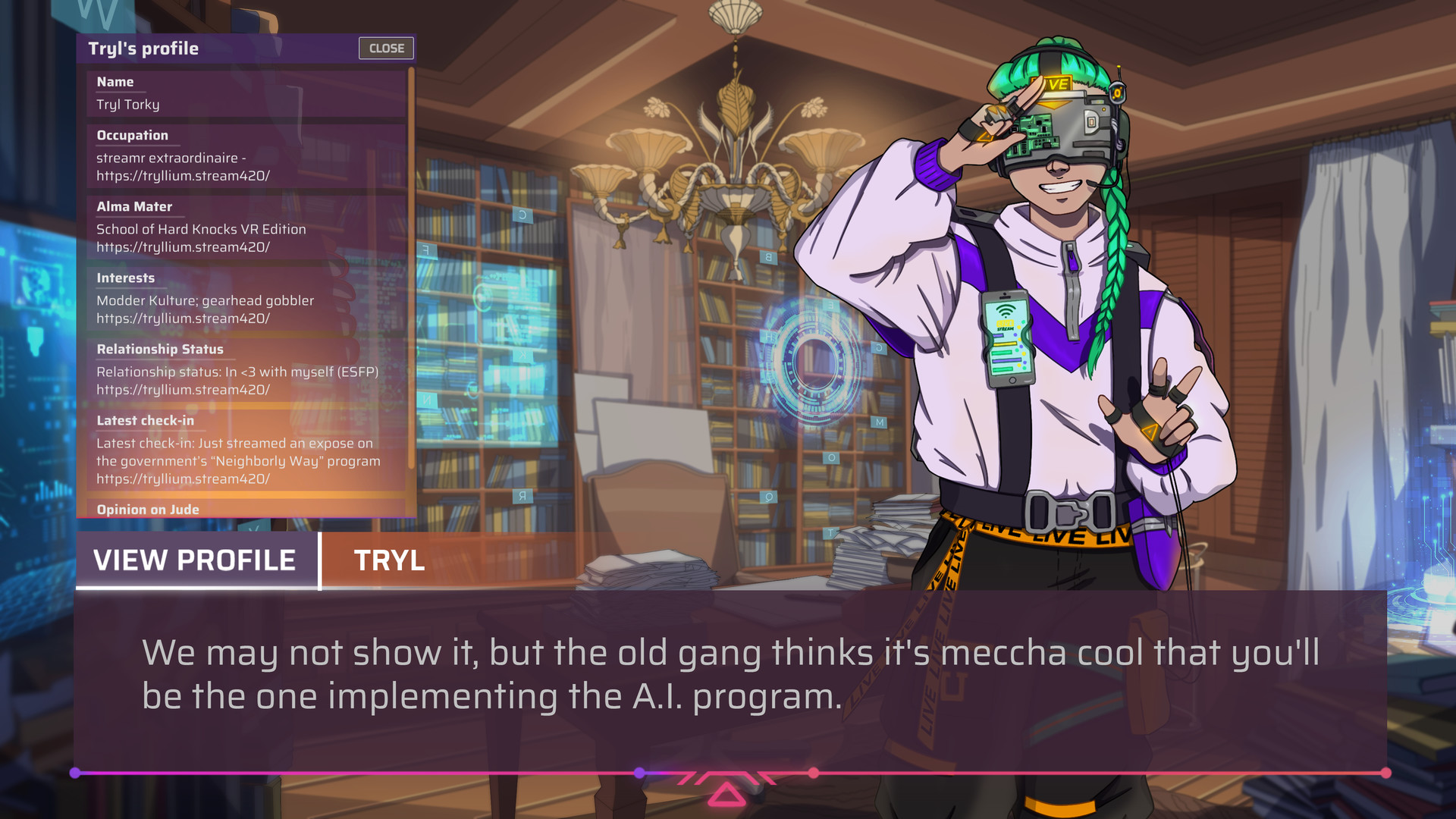Click the left endpoint marker of the dialogue line
1456x819 pixels.
pyautogui.click(x=75, y=773)
